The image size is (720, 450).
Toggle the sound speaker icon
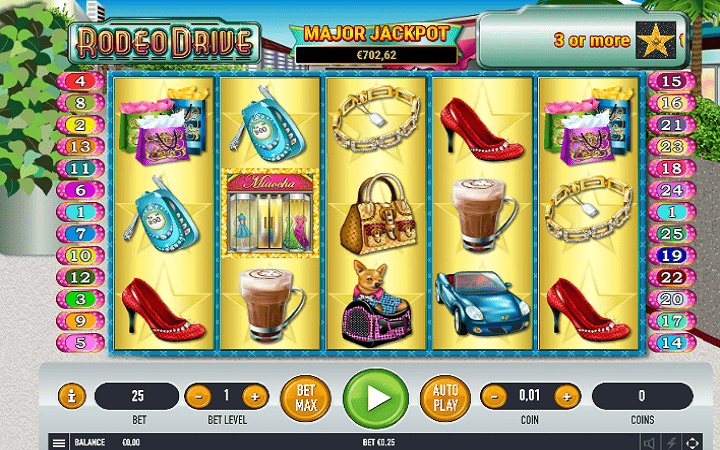click(649, 442)
